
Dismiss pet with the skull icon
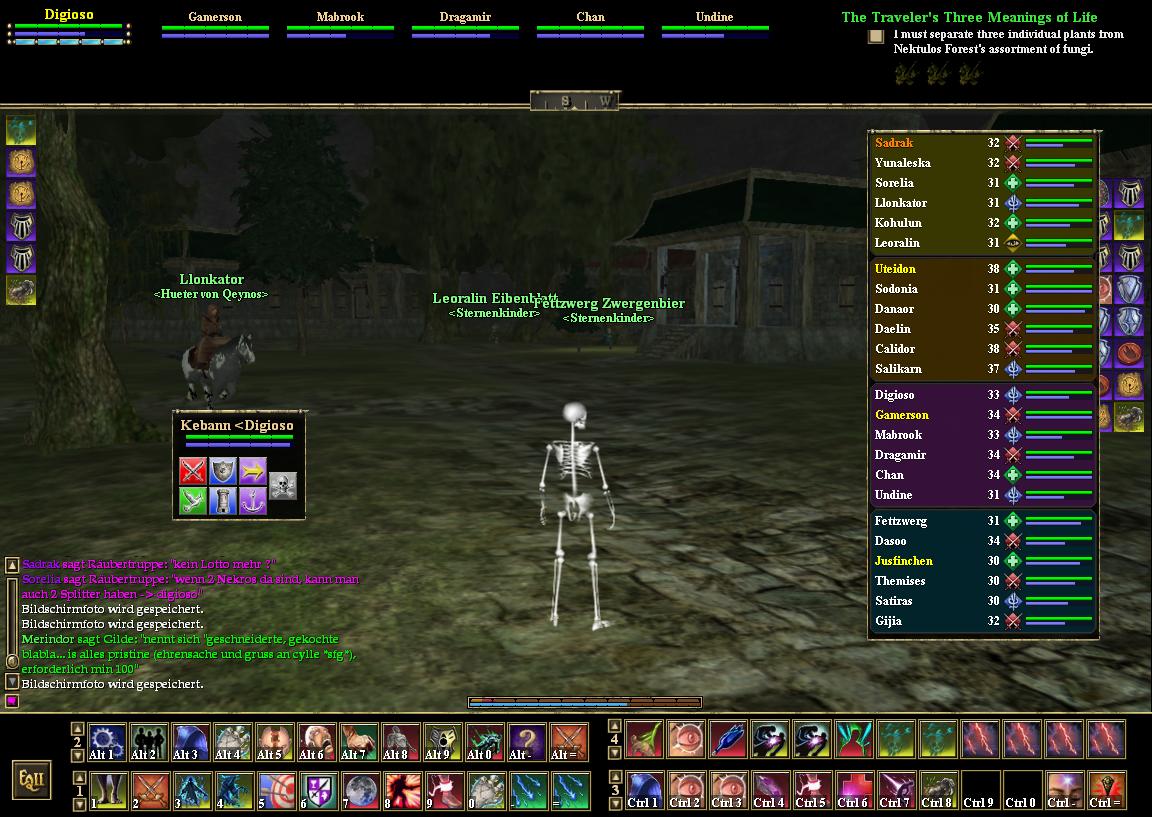coord(283,486)
